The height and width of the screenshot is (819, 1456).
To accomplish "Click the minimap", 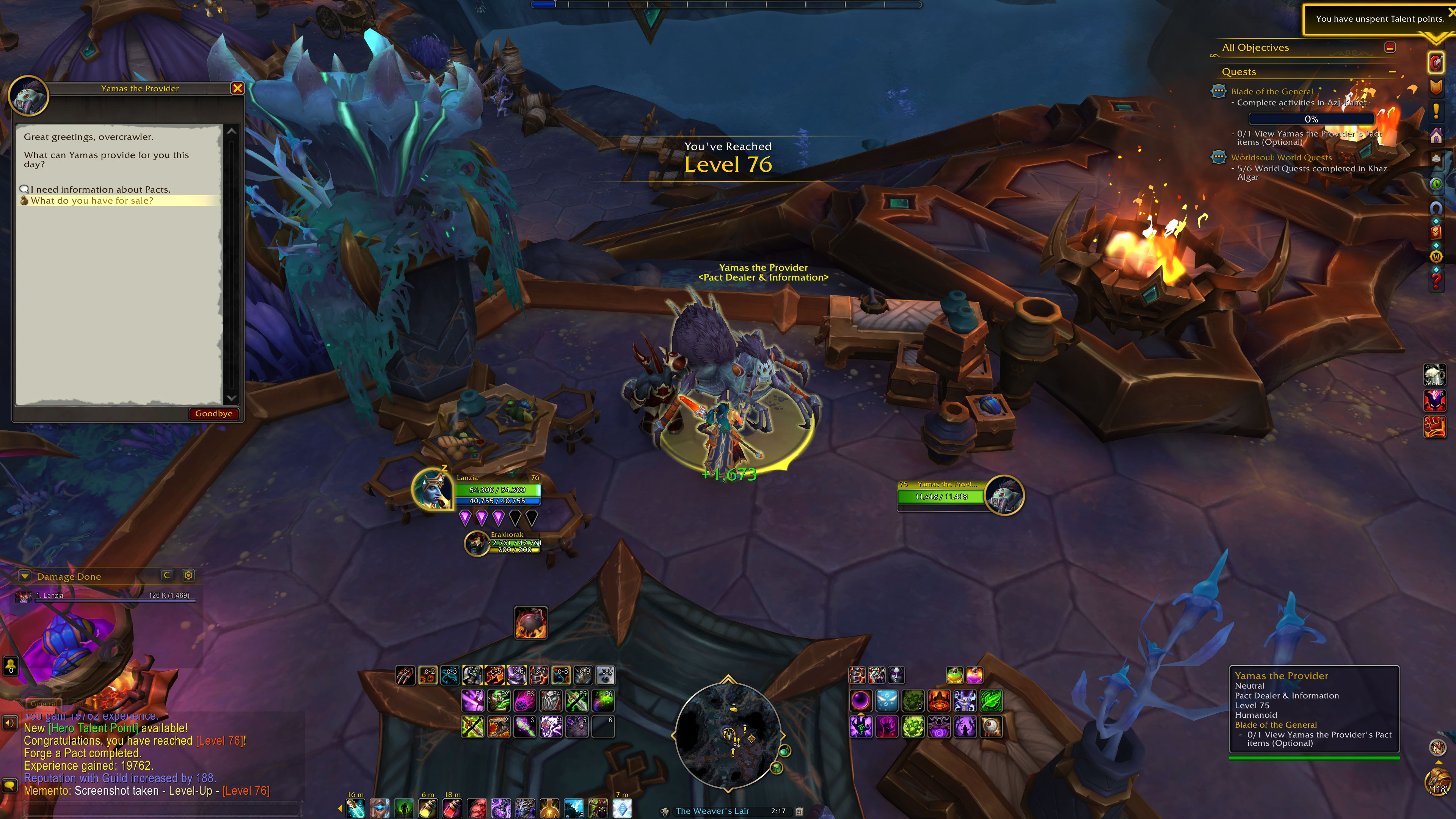I will click(728, 734).
